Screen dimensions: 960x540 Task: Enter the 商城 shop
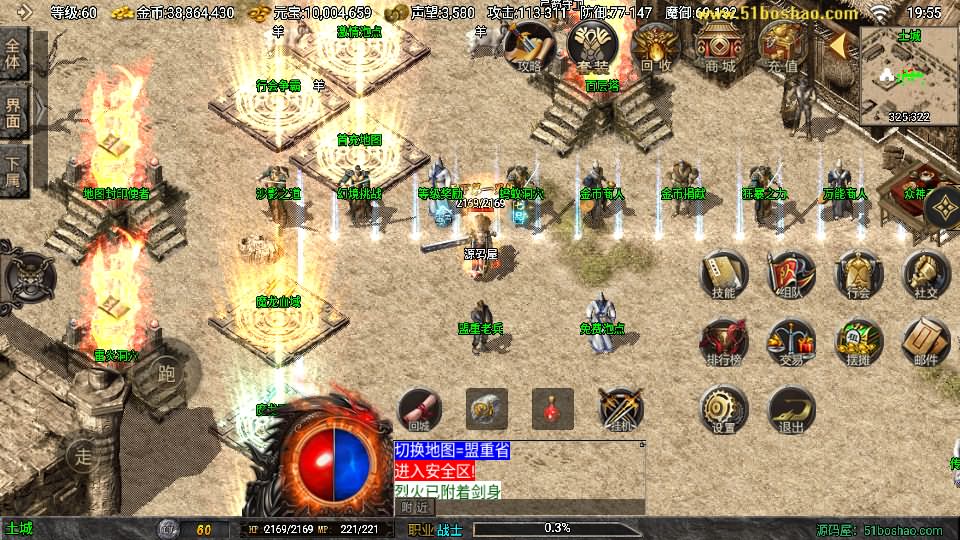point(719,46)
